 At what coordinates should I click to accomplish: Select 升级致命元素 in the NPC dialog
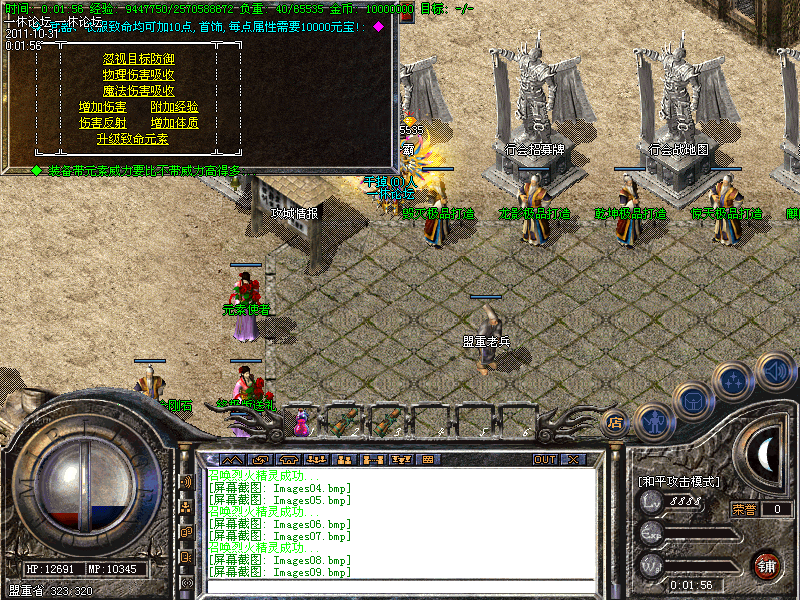(138, 139)
